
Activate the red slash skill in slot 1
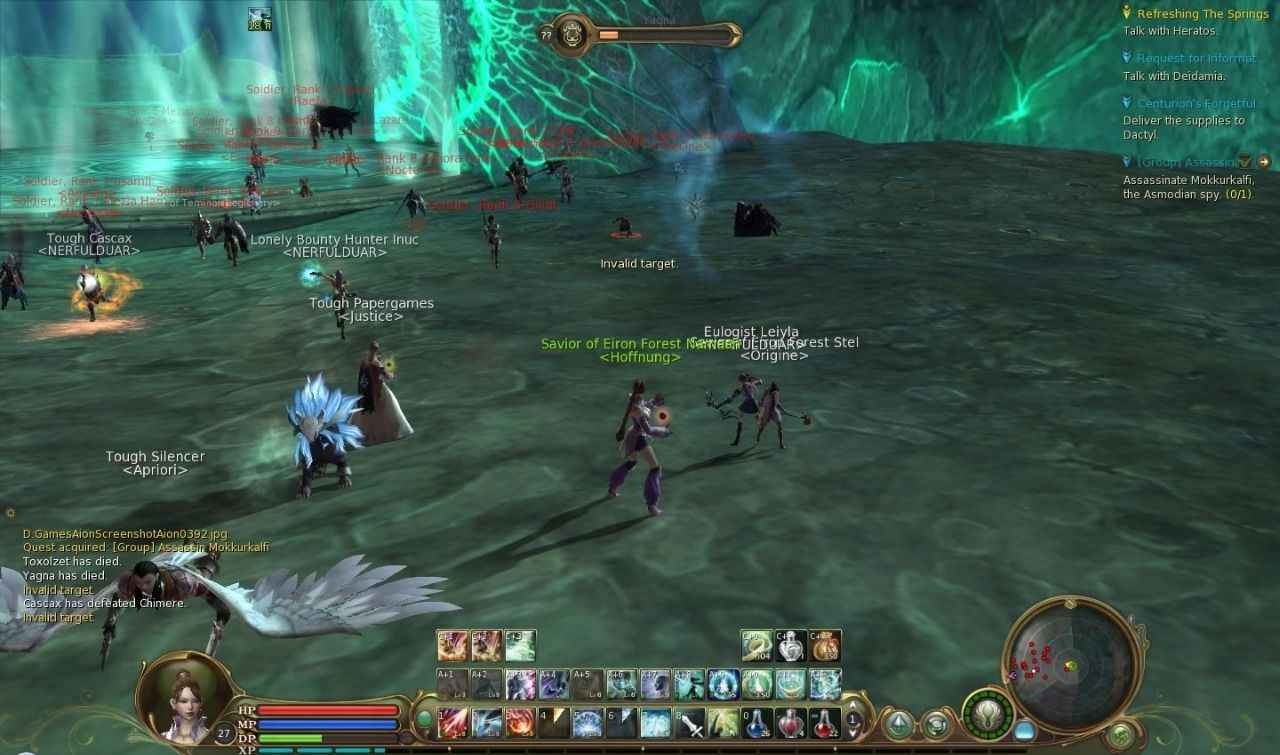(453, 722)
